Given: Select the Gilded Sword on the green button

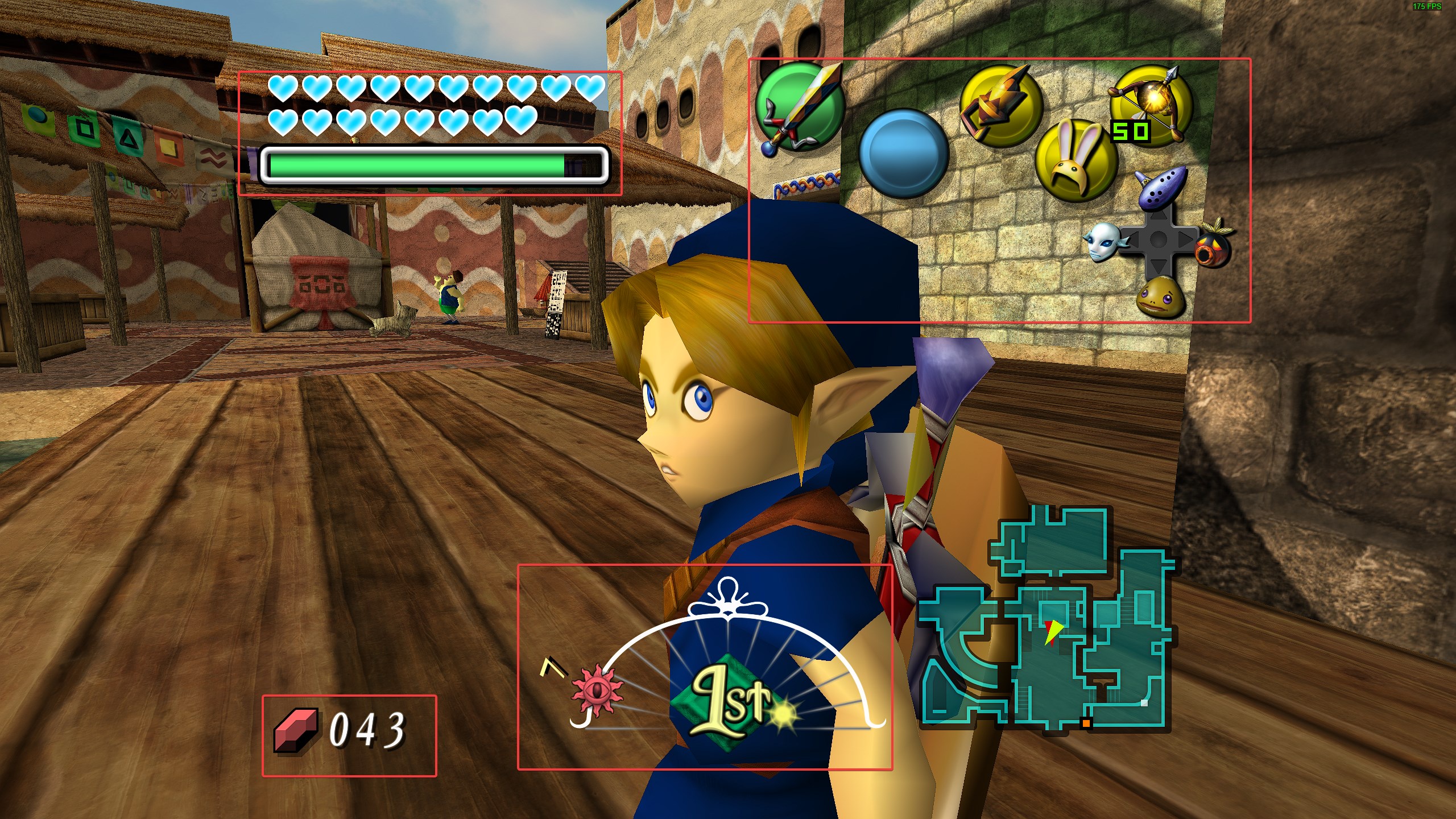Looking at the screenshot, I should [x=799, y=107].
